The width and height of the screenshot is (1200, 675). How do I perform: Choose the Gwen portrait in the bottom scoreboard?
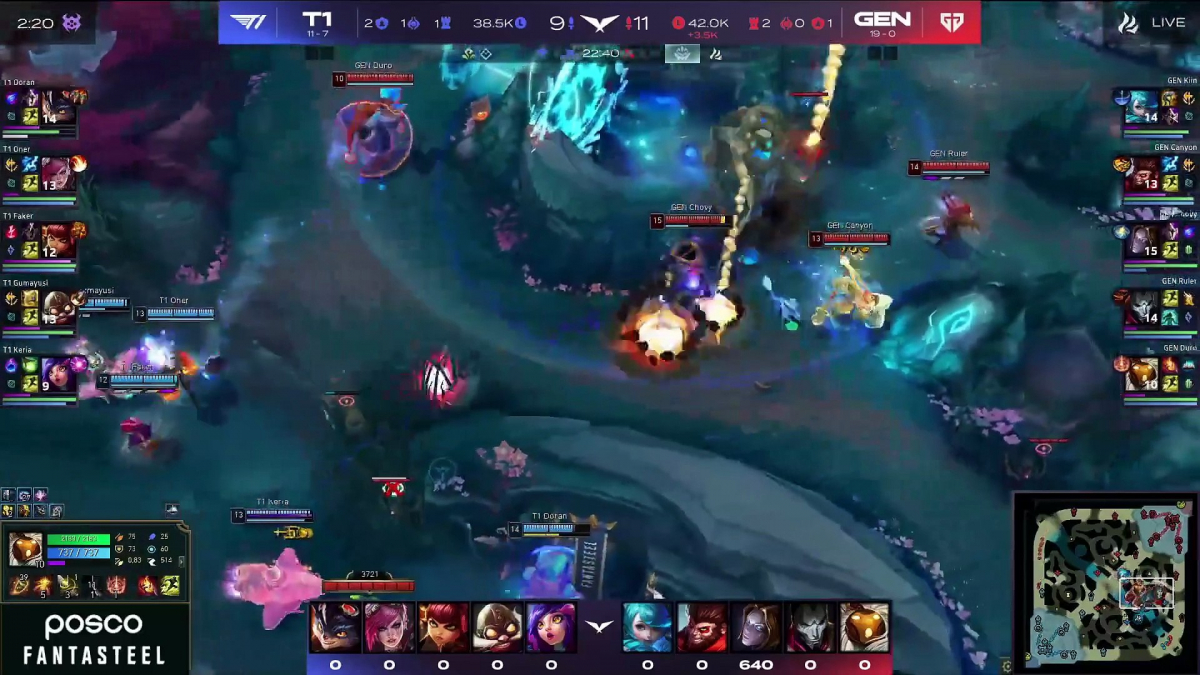pos(647,627)
